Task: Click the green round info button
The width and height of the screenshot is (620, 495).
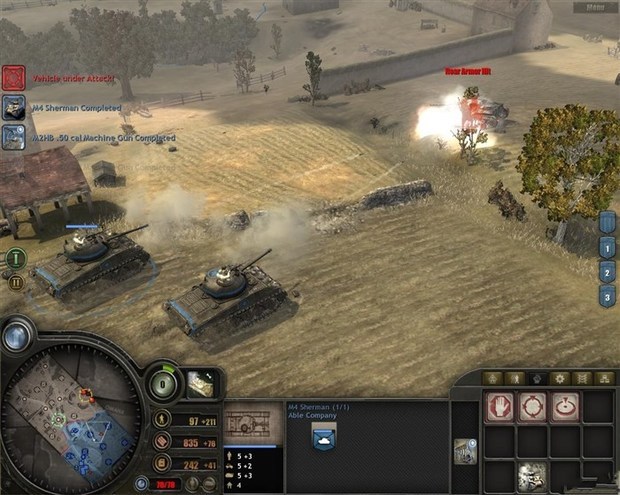Action: [x=15, y=258]
